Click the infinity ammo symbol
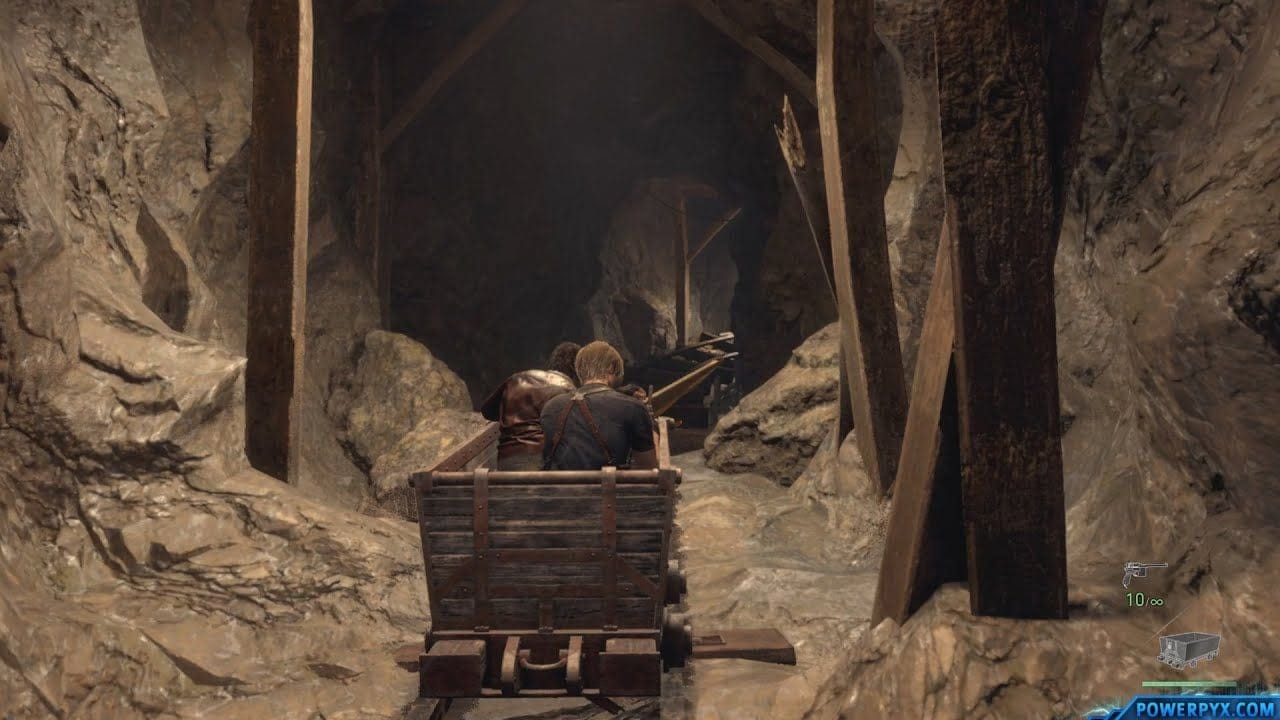This screenshot has height=720, width=1280. (x=1158, y=600)
